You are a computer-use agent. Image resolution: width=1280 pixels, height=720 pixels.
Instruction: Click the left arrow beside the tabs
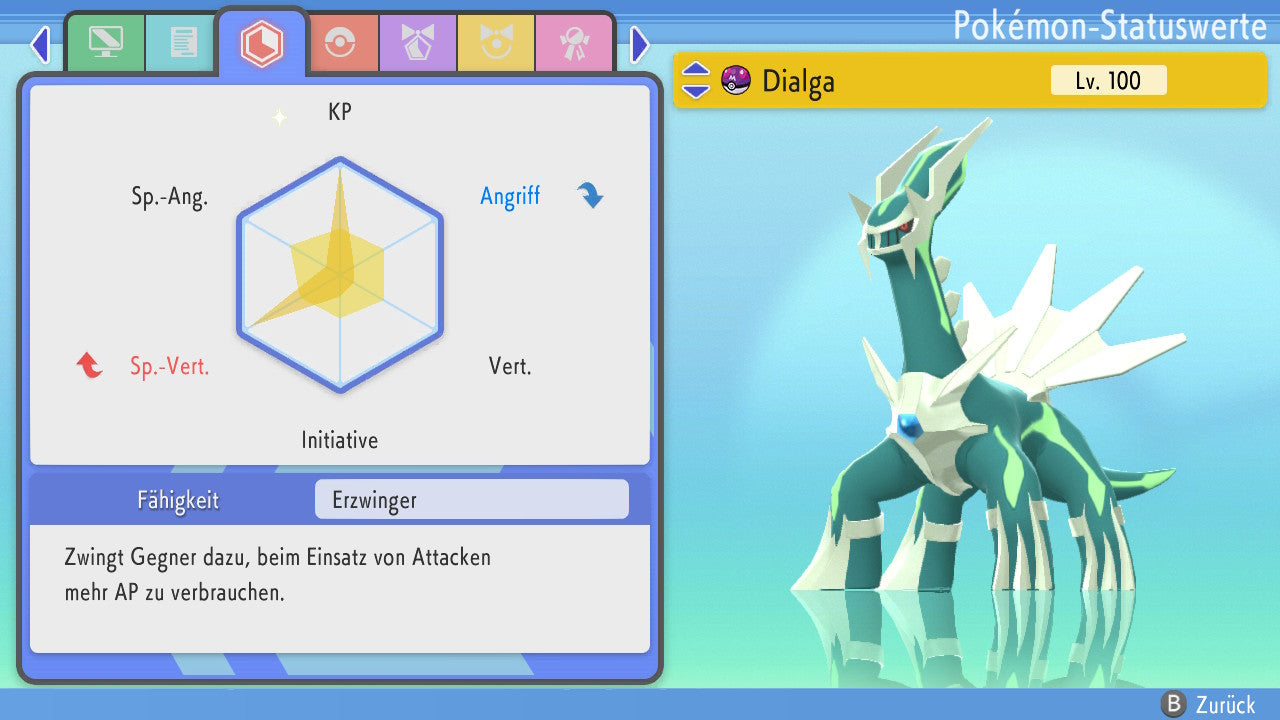(x=40, y=44)
